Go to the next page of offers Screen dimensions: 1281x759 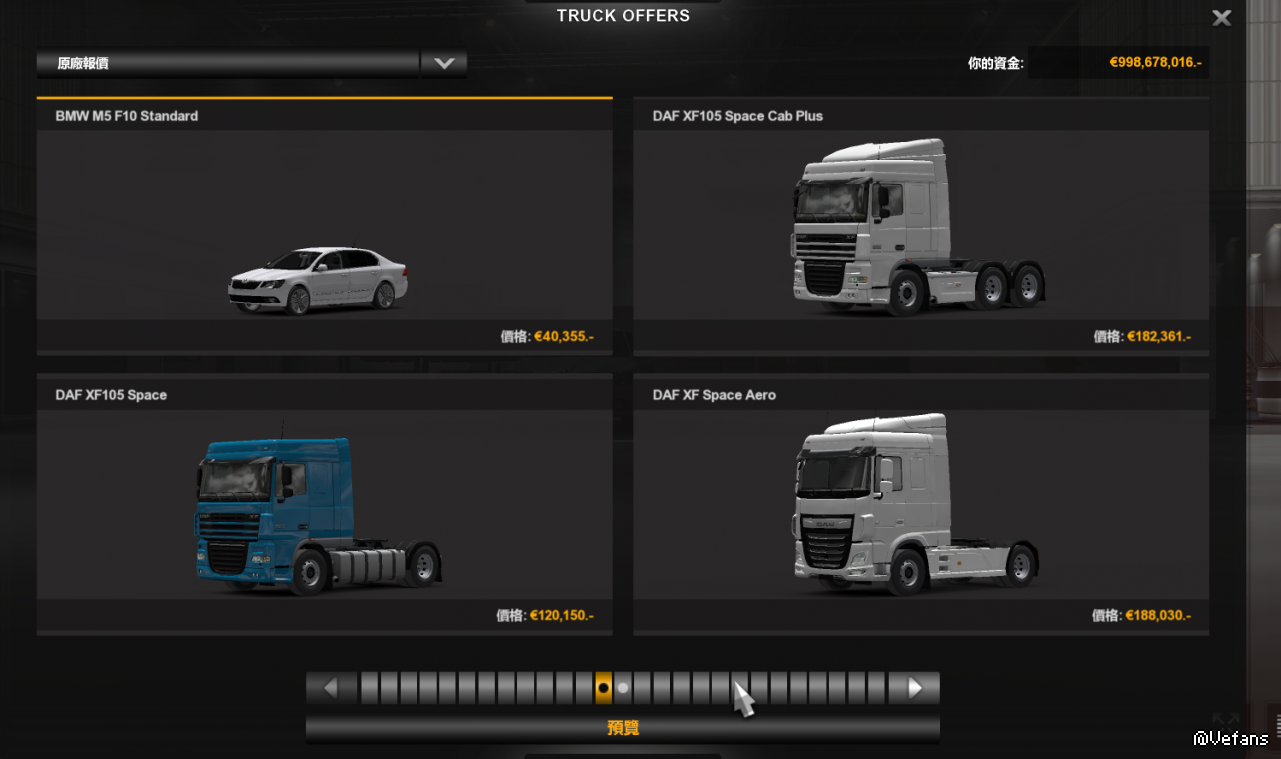click(914, 688)
